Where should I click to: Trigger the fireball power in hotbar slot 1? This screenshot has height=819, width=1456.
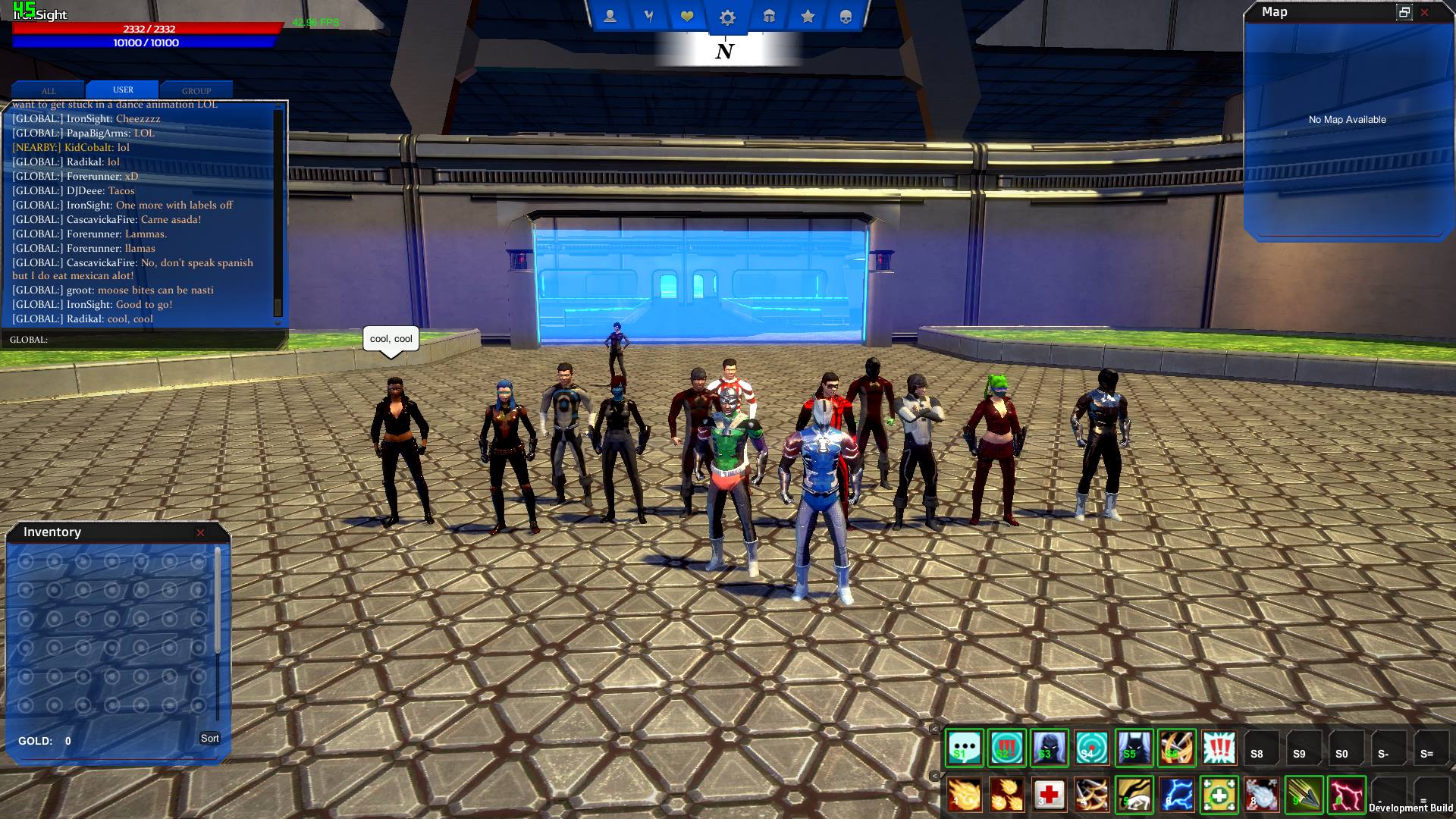[x=964, y=795]
